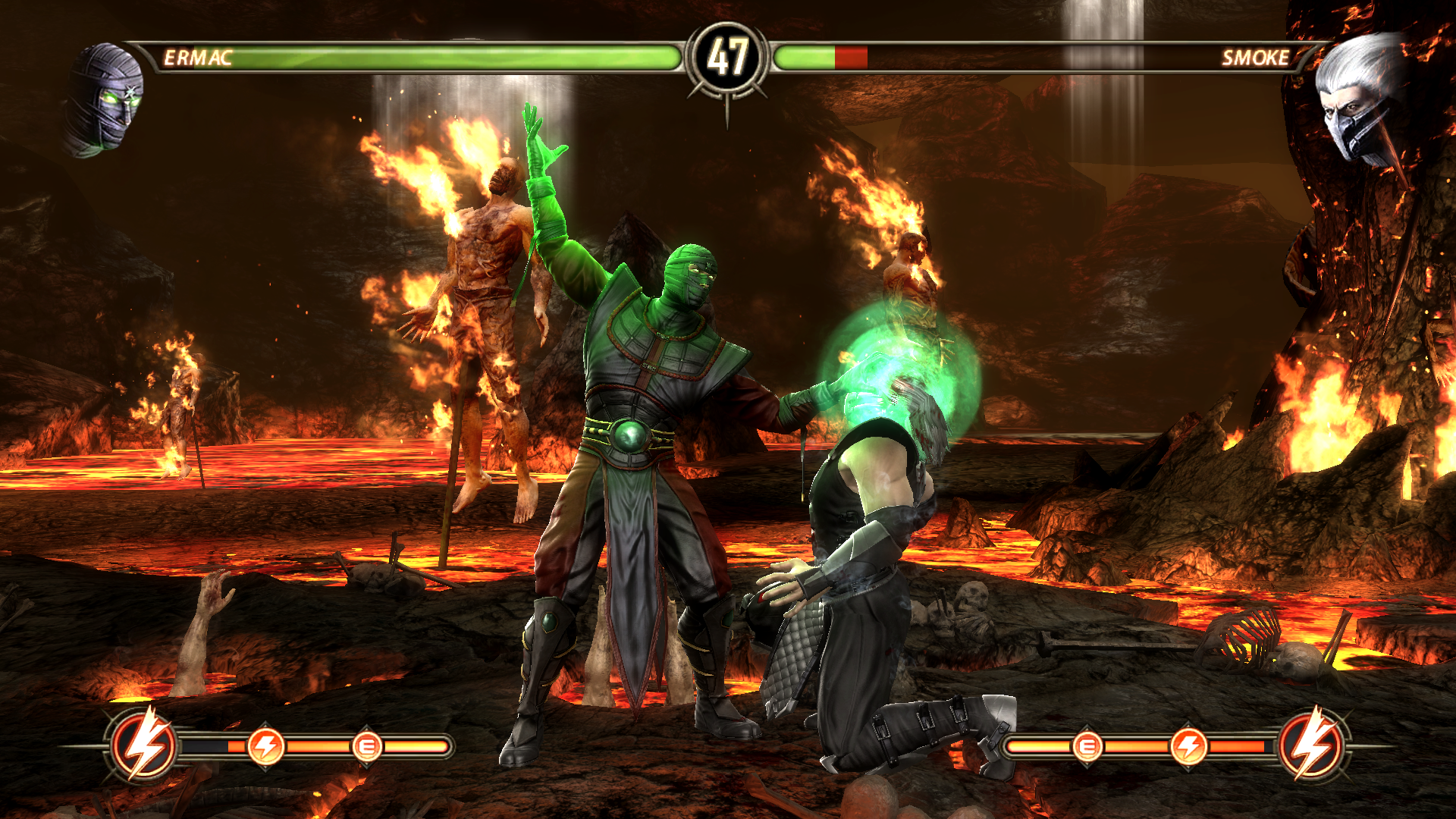Activate Ermac's large lightning X-ray emblem
The height and width of the screenshot is (819, 1456).
pyautogui.click(x=143, y=745)
